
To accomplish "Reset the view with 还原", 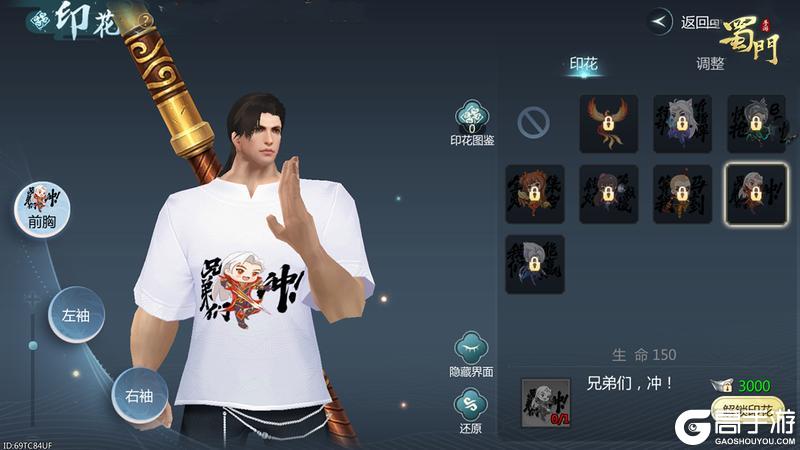I will click(472, 409).
